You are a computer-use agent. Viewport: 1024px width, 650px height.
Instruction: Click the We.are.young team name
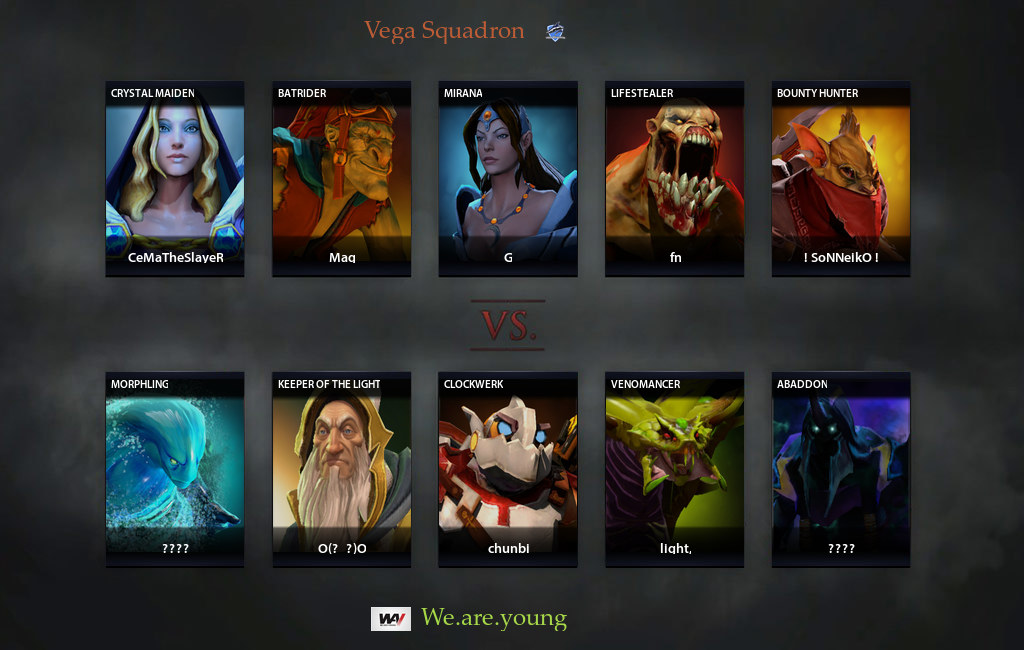[x=494, y=618]
